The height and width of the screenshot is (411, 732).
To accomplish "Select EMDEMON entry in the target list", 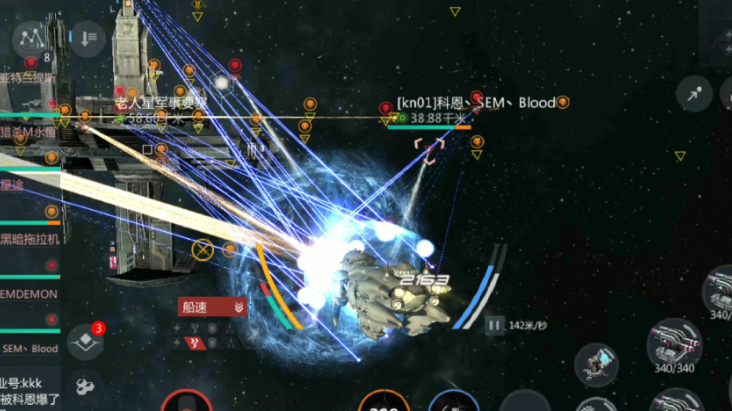I will (30, 294).
